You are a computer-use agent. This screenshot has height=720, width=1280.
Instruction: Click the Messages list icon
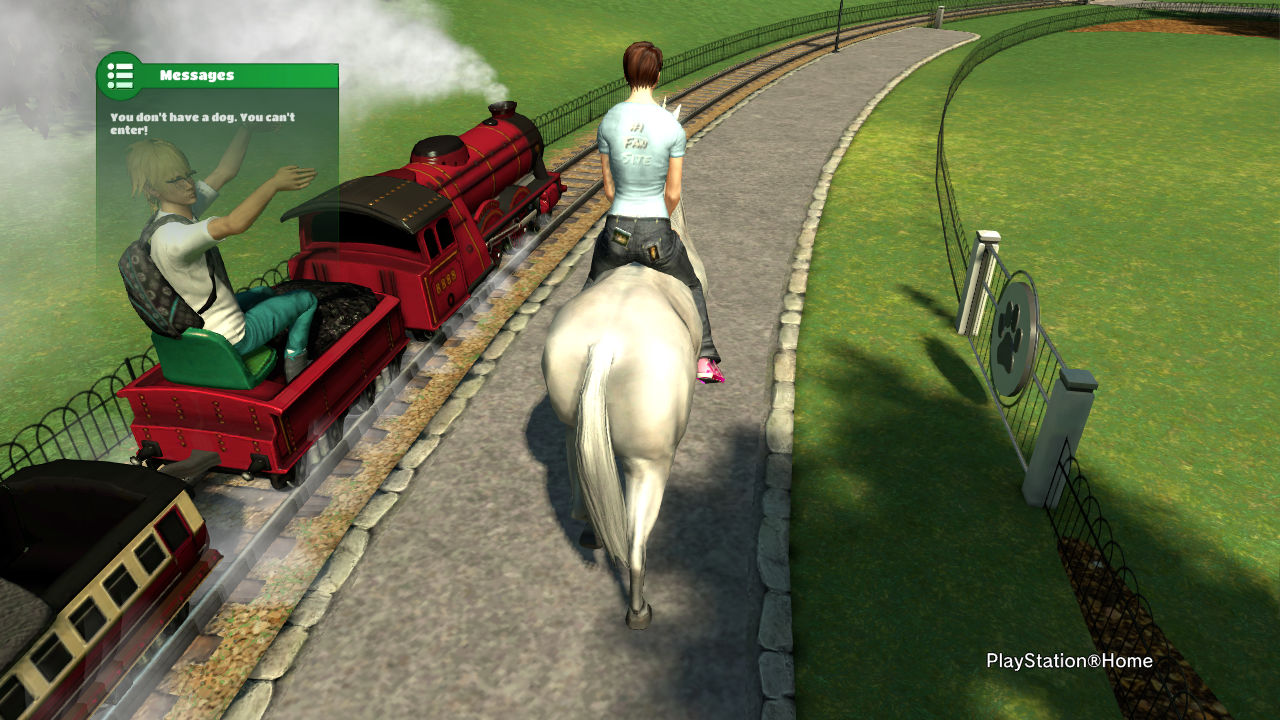pyautogui.click(x=120, y=76)
